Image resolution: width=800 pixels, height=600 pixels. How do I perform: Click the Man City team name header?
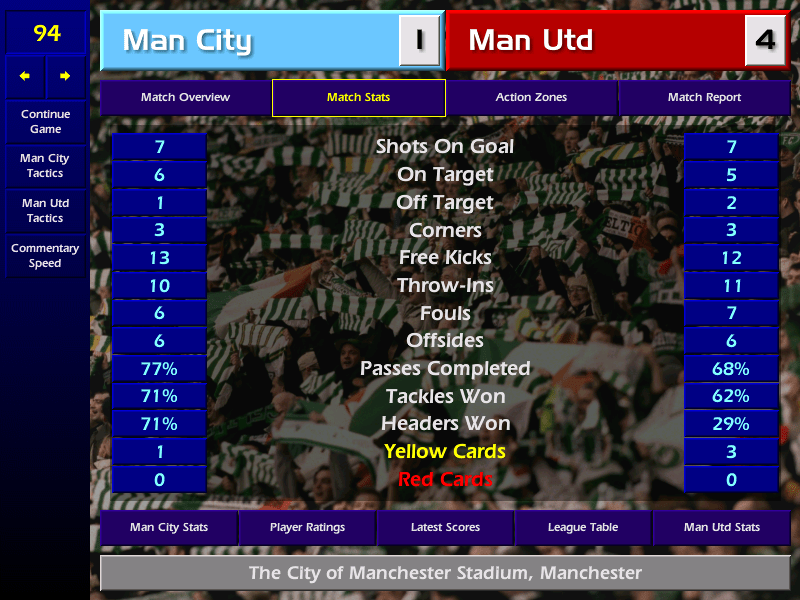[x=248, y=41]
